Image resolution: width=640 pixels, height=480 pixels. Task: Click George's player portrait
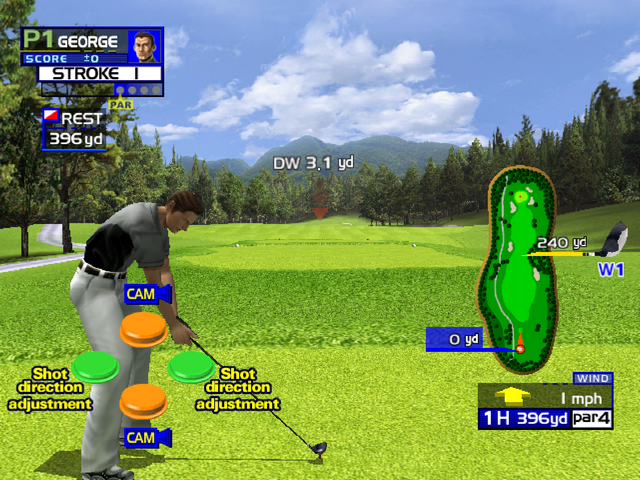tap(145, 44)
